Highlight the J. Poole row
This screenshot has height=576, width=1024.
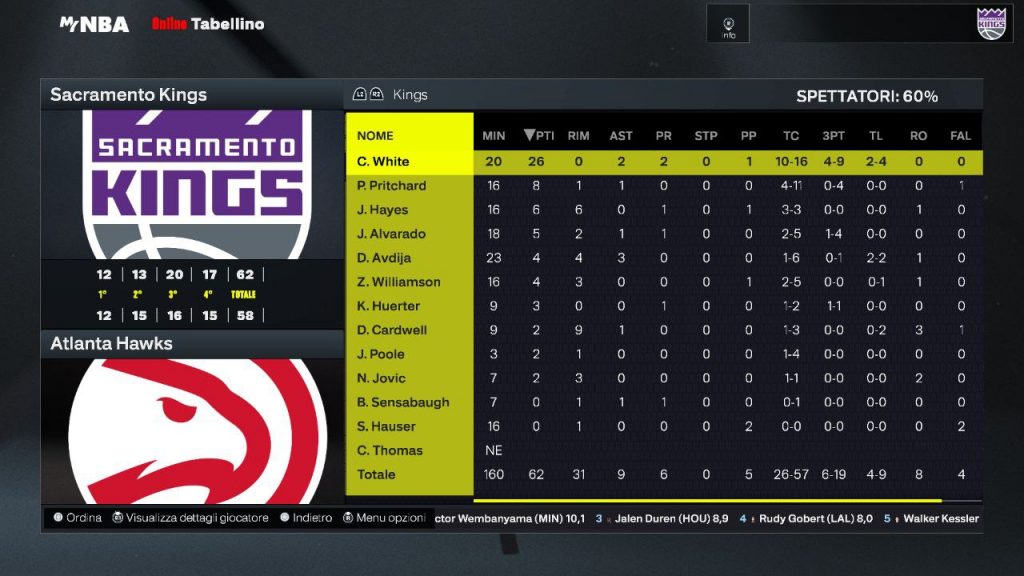click(x=381, y=354)
